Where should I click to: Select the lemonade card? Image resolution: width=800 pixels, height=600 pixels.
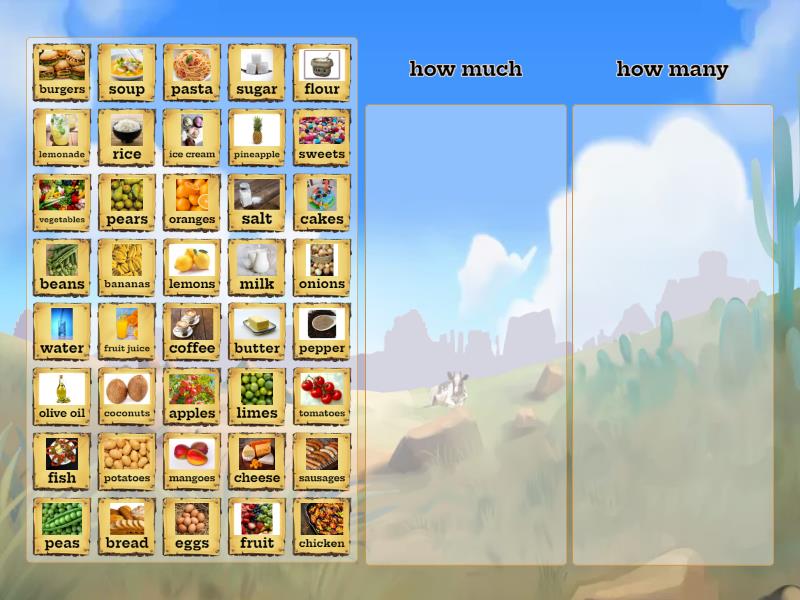(x=62, y=137)
